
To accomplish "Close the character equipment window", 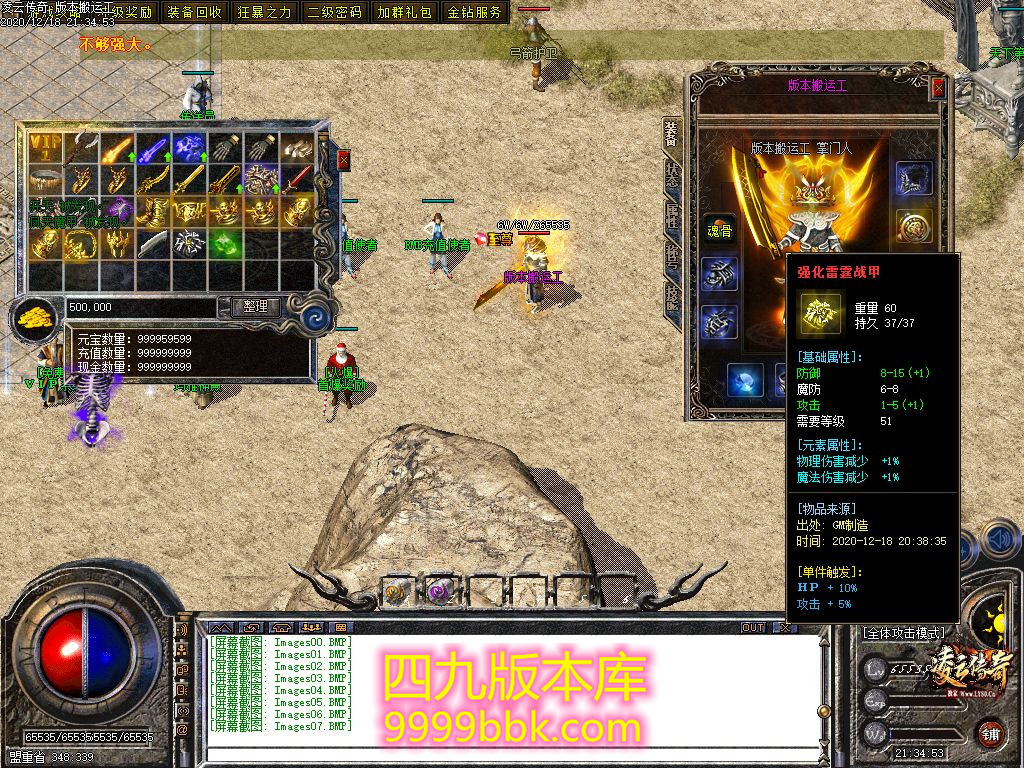I will (x=938, y=88).
